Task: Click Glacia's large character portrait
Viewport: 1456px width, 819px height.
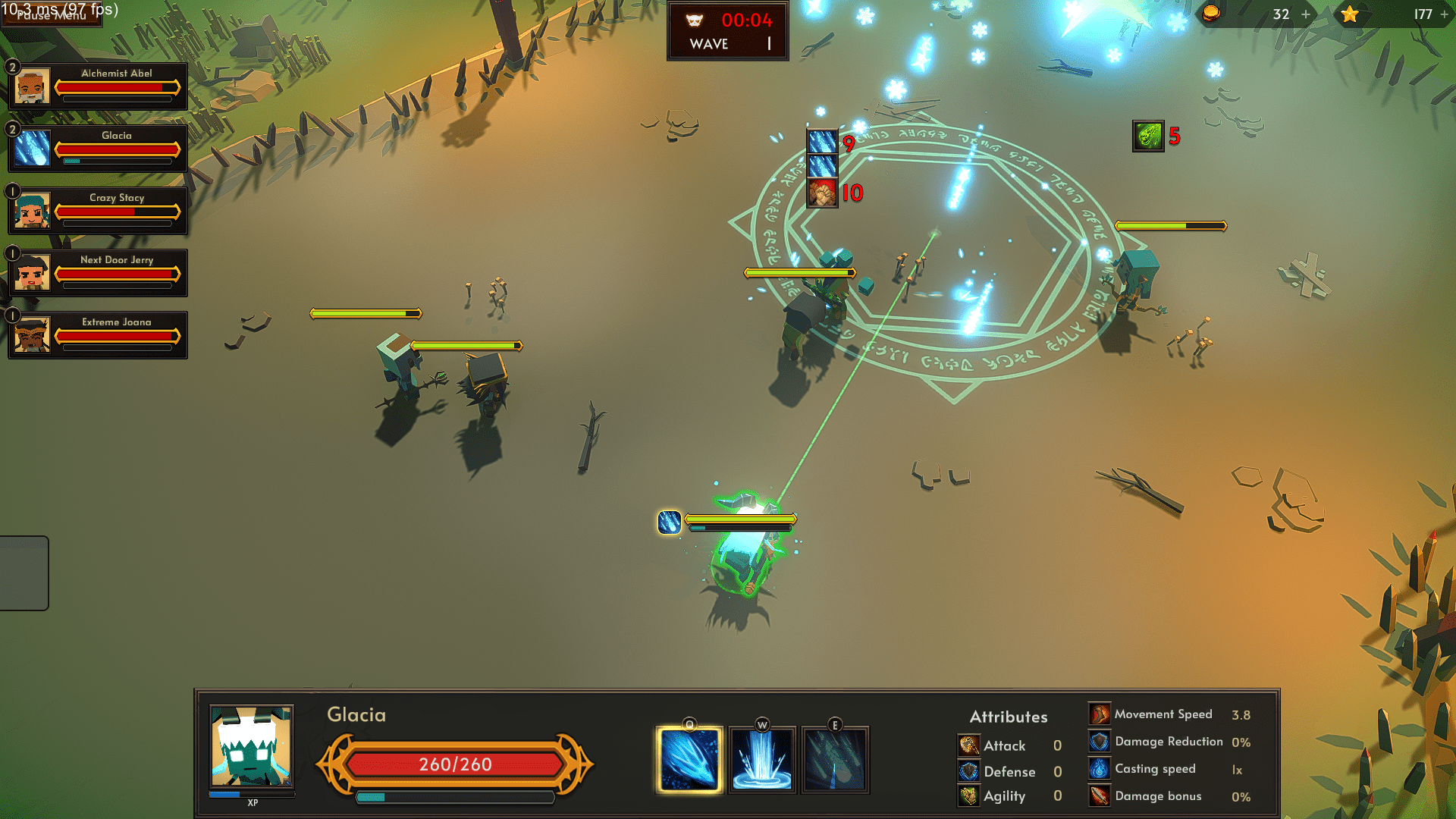Action: pos(251,747)
